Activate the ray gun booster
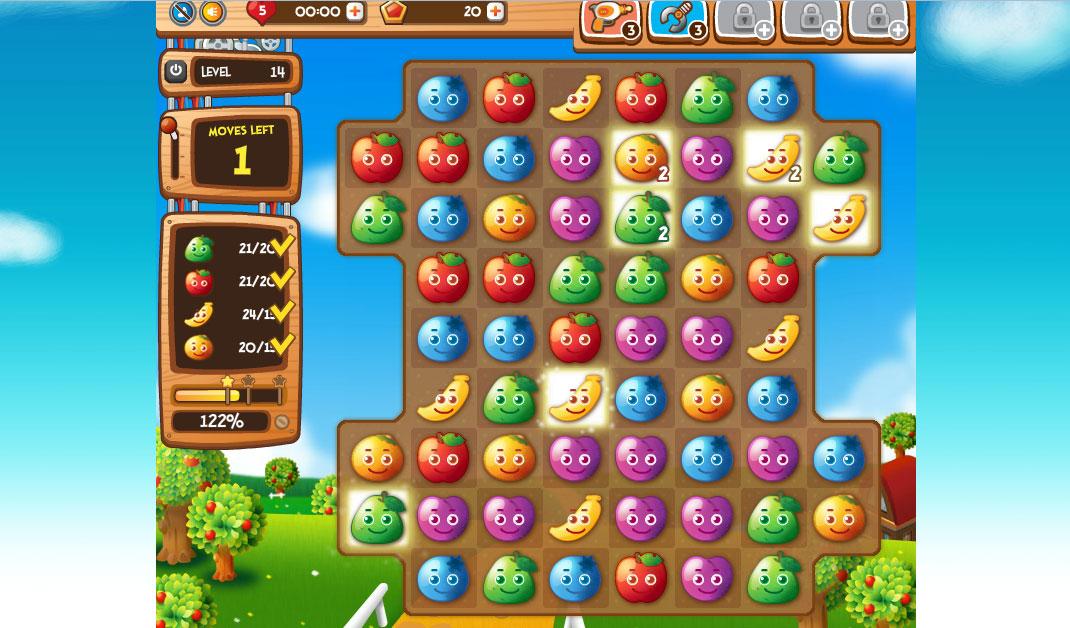 tap(611, 20)
